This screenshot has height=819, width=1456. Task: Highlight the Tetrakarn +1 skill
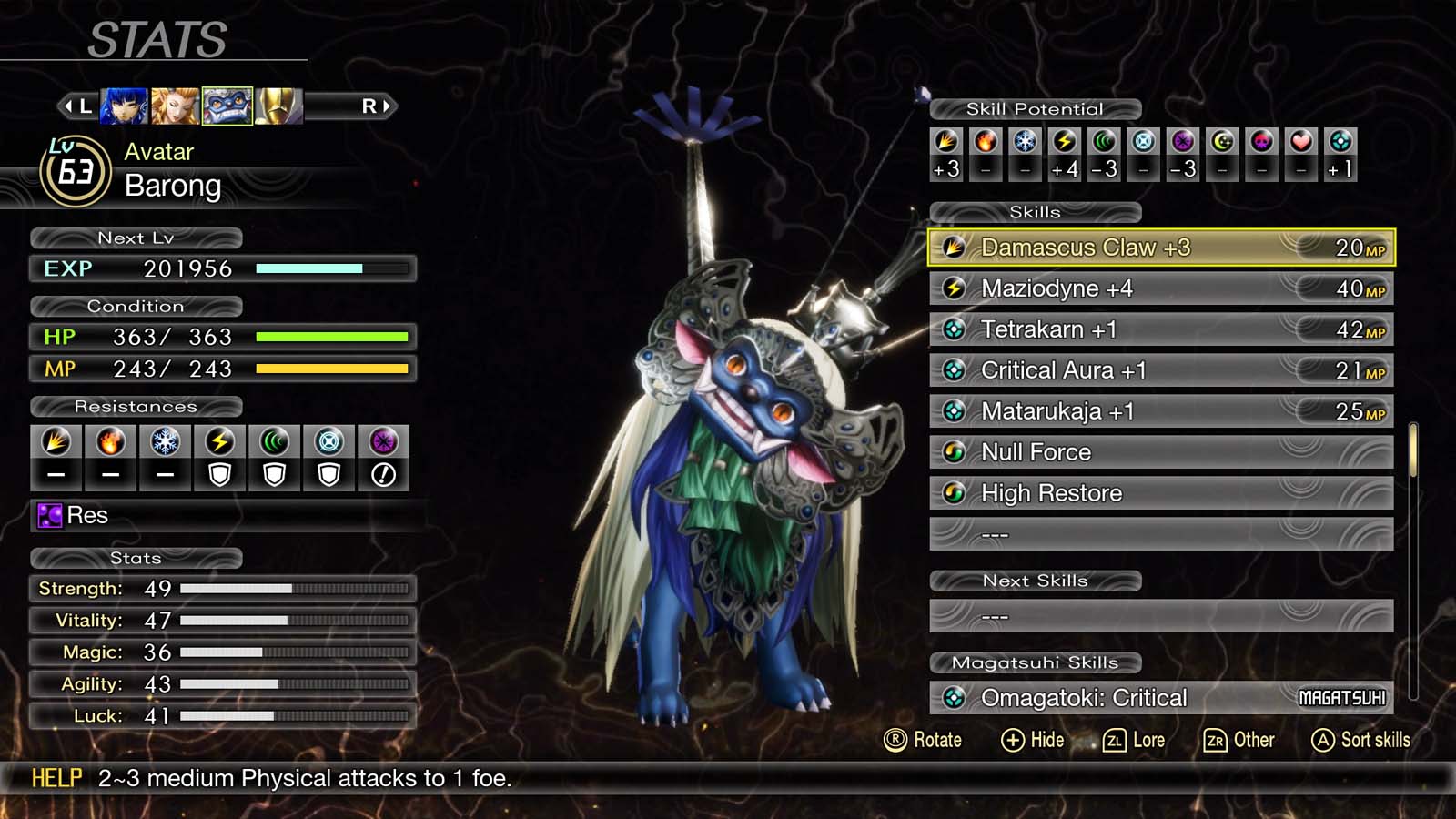[x=1160, y=329]
